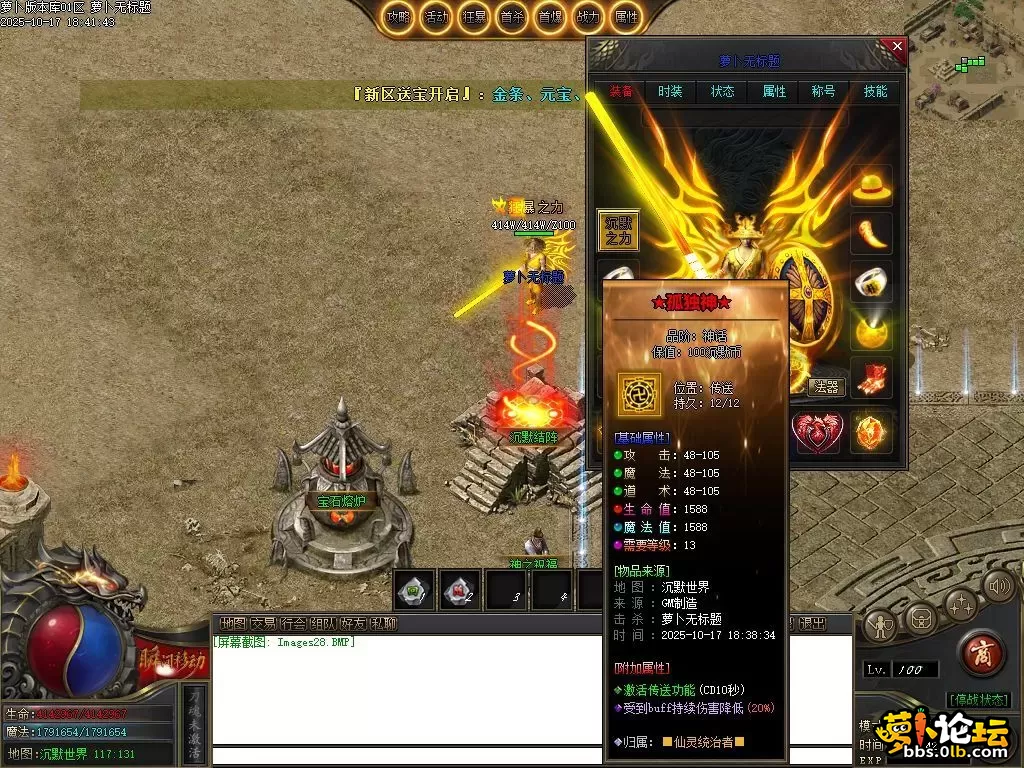Click the 沉默之力 button
The width and height of the screenshot is (1024, 768).
(618, 230)
